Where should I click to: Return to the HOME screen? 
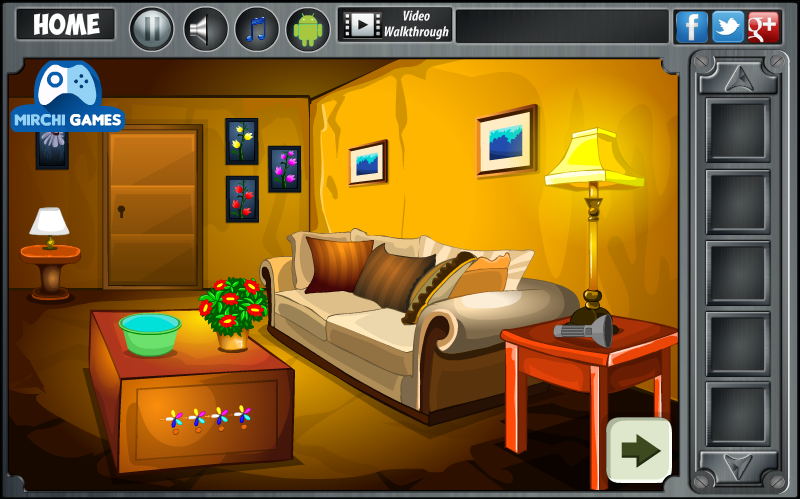tap(66, 25)
